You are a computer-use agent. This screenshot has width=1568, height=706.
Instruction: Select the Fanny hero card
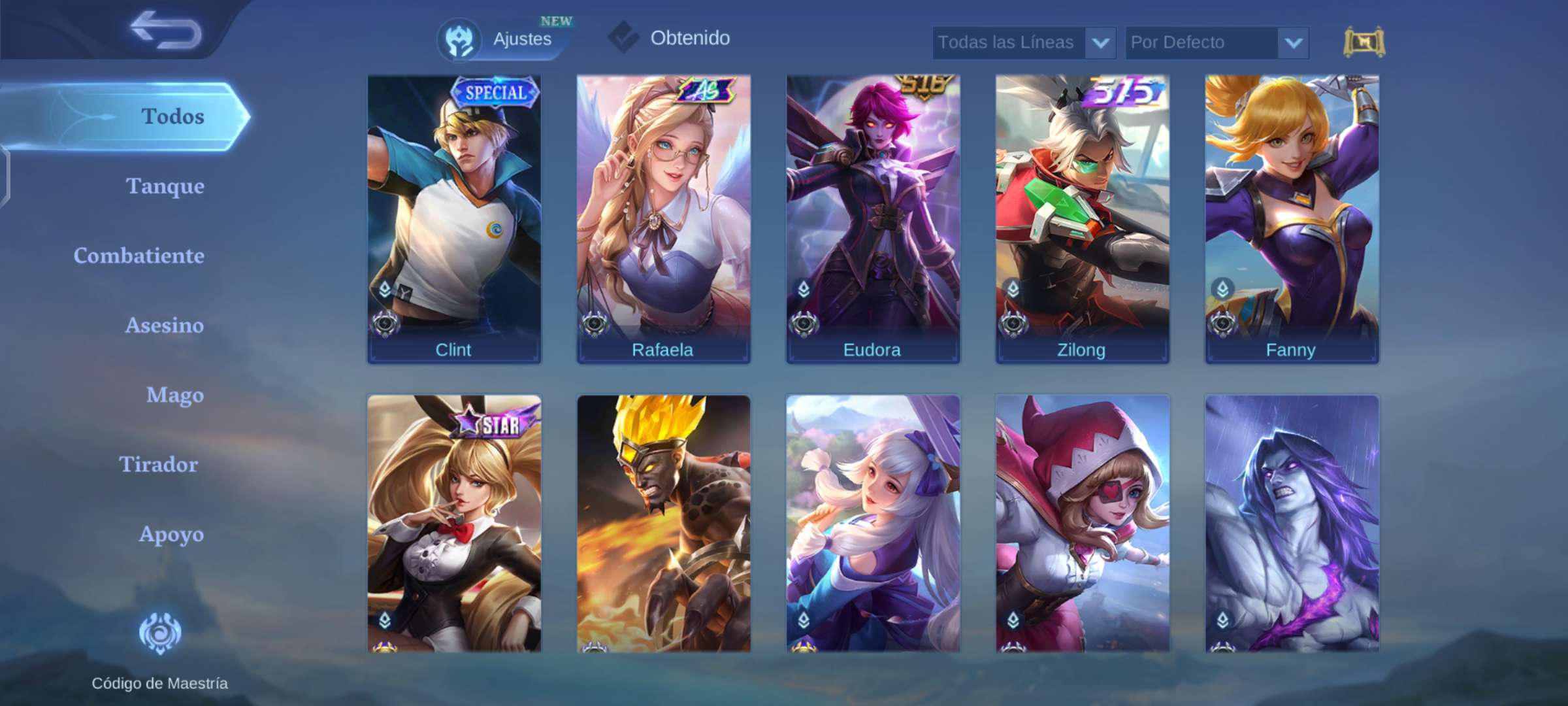click(x=1292, y=219)
